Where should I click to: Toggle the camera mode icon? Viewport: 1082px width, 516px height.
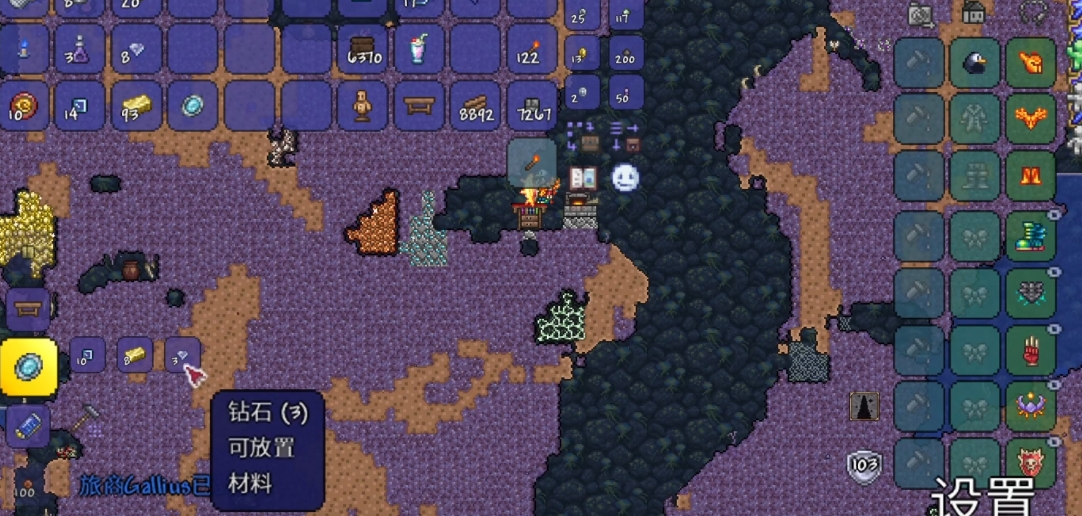coord(920,12)
